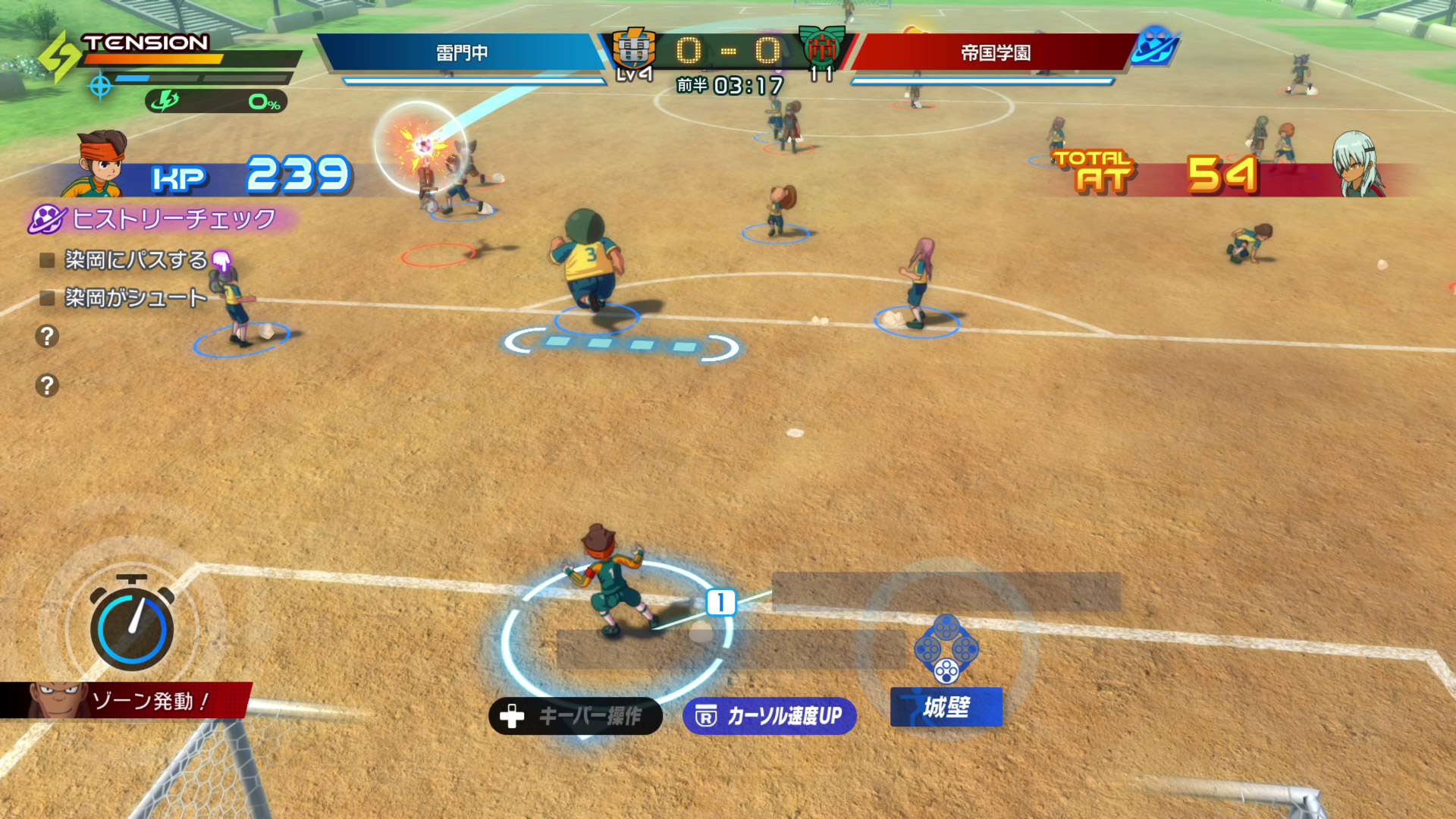This screenshot has height=819, width=1456.
Task: Click the Teikoku team emblem
Action: pyautogui.click(x=821, y=49)
